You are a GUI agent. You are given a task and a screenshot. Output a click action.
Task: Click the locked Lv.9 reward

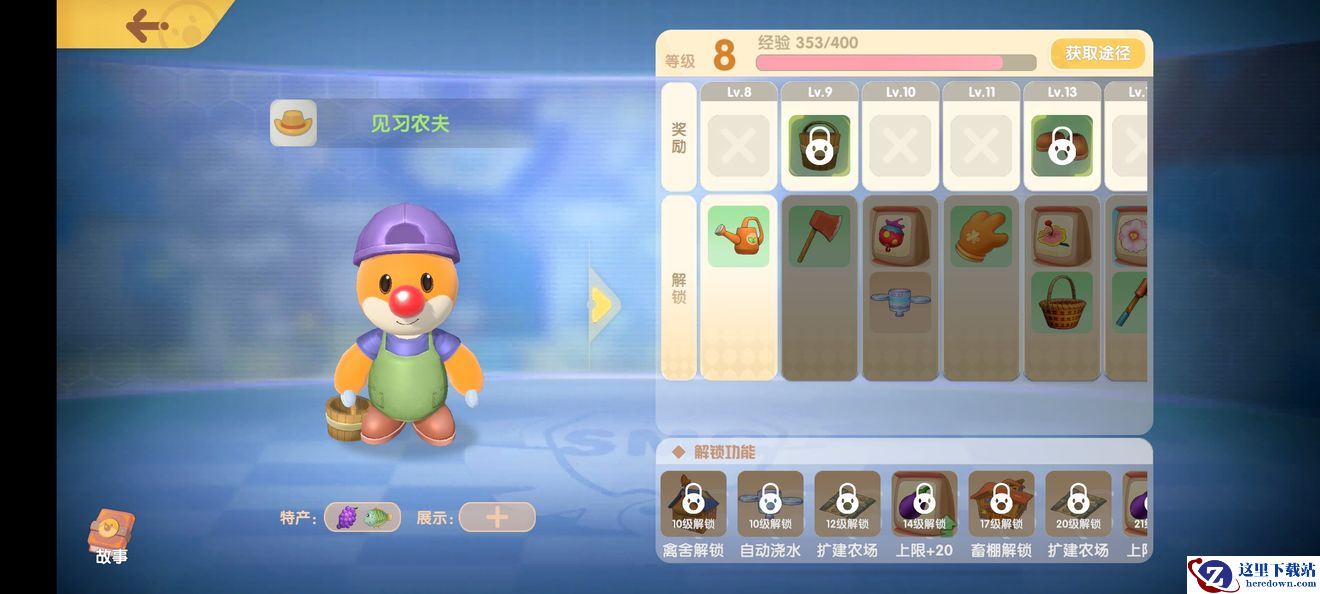[x=819, y=146]
